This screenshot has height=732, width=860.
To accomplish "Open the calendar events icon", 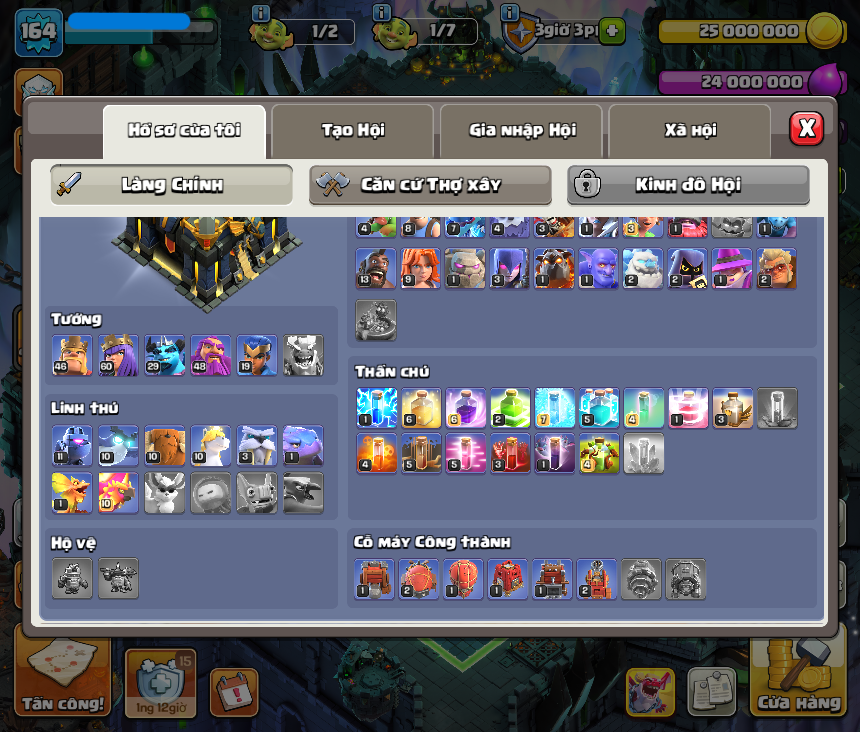I will click(233, 692).
